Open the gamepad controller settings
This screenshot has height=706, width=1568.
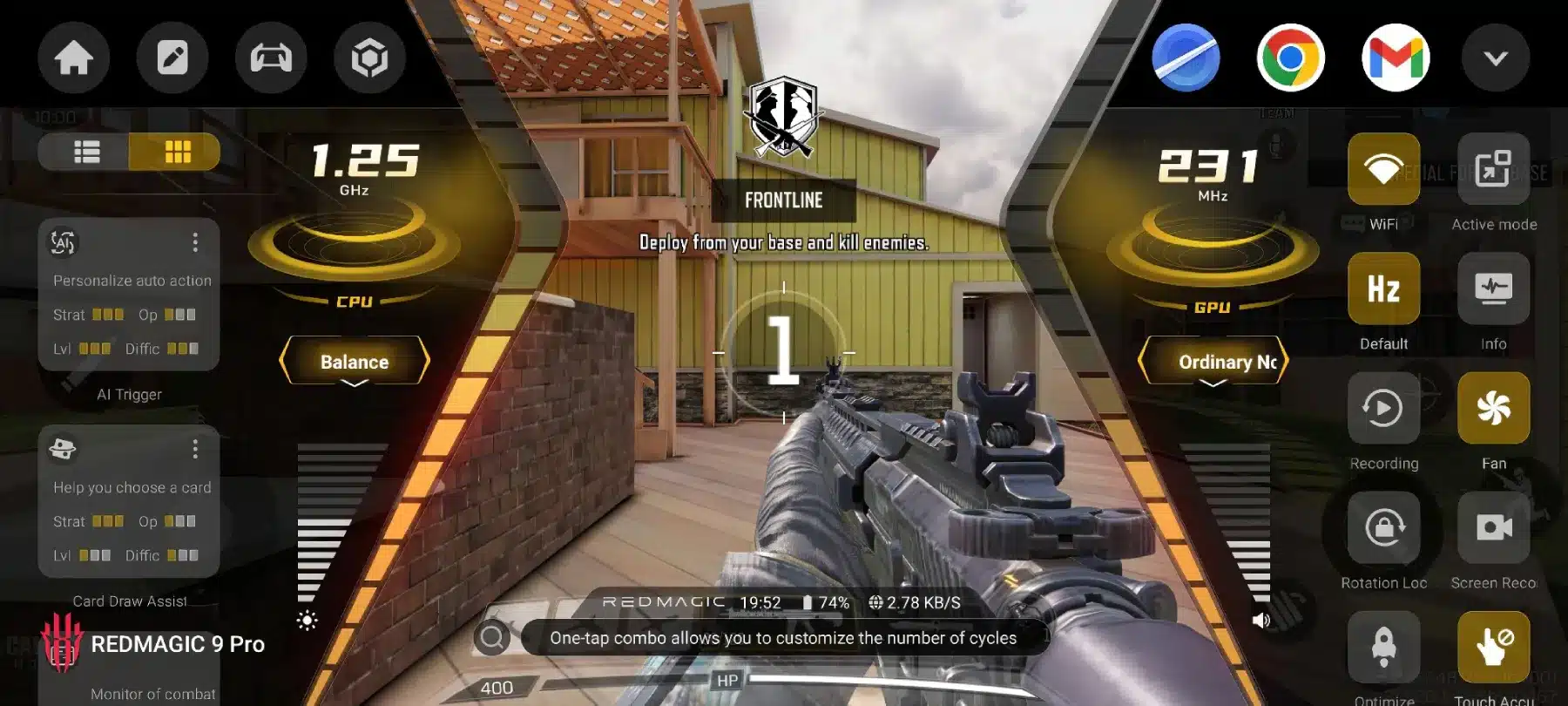click(271, 58)
